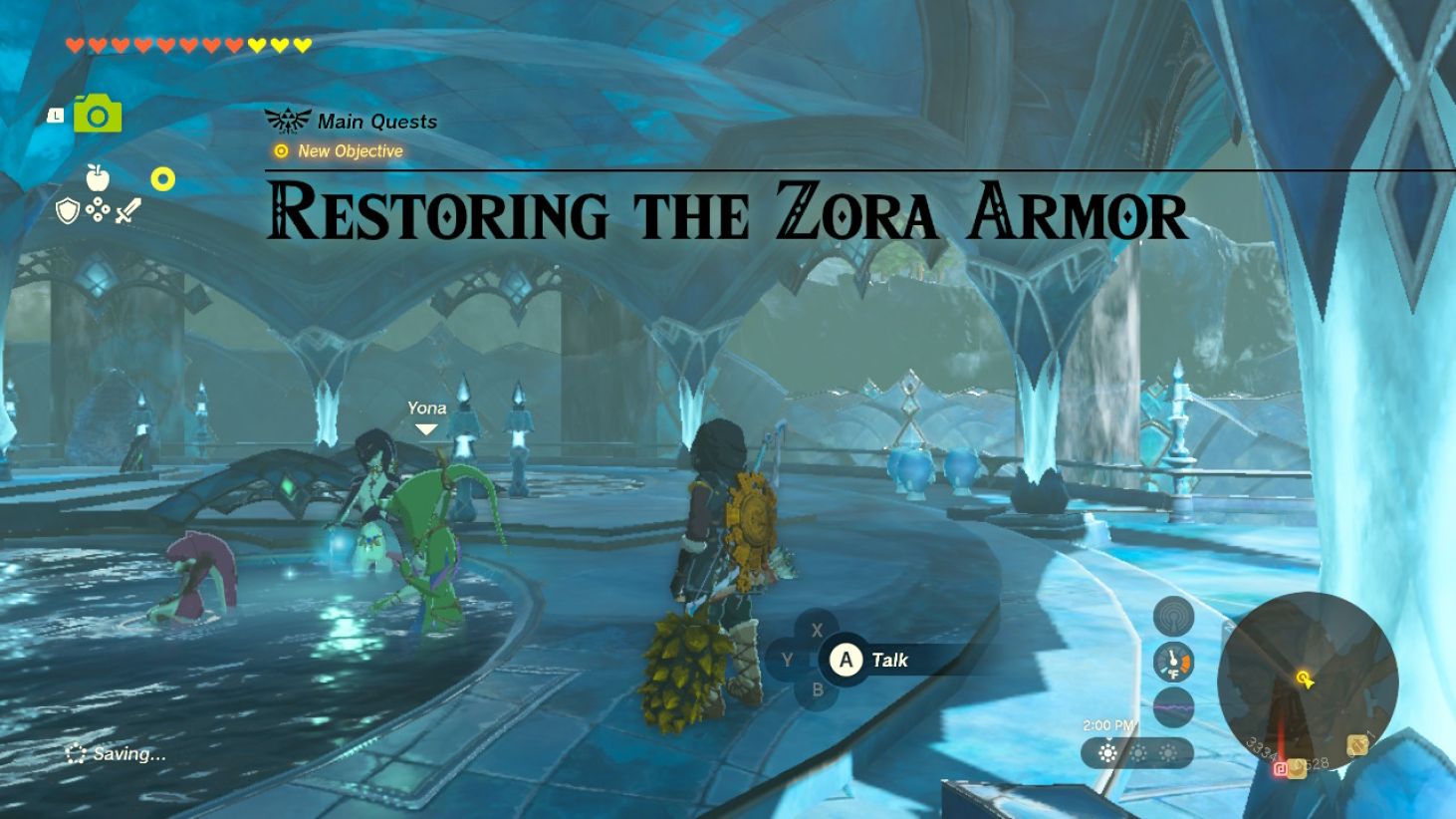Click the d-pad quick menu icon
This screenshot has height=819, width=1456.
(98, 210)
